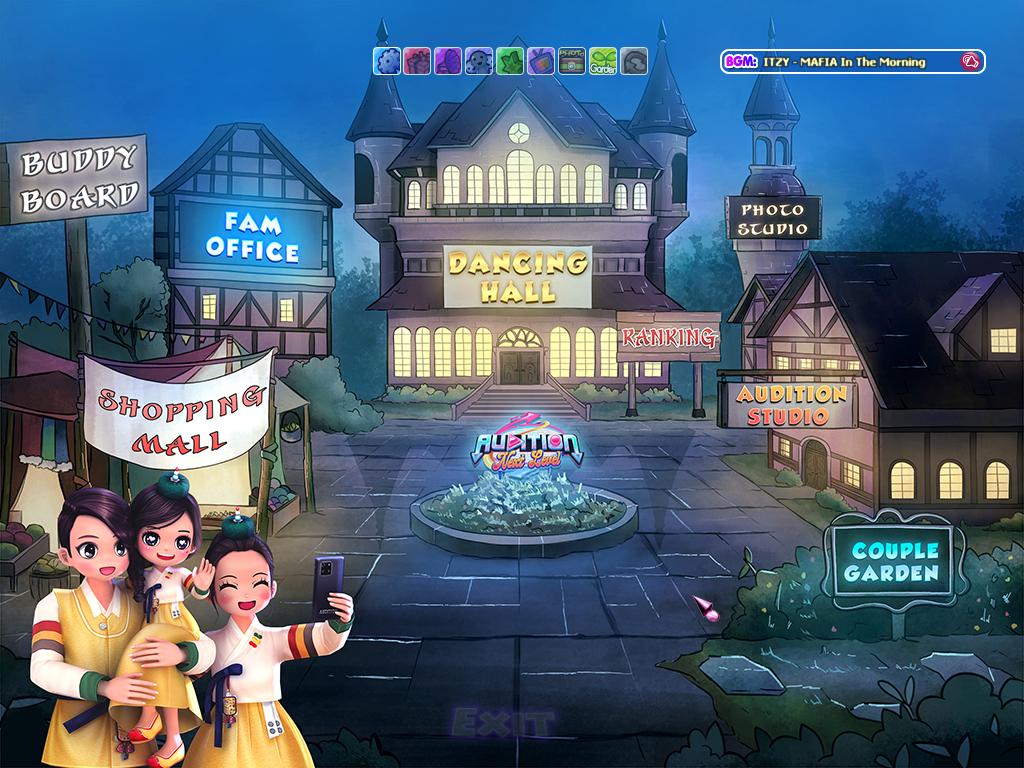Go to the Photo Studio
Image resolution: width=1024 pixels, height=768 pixels.
pos(772,218)
